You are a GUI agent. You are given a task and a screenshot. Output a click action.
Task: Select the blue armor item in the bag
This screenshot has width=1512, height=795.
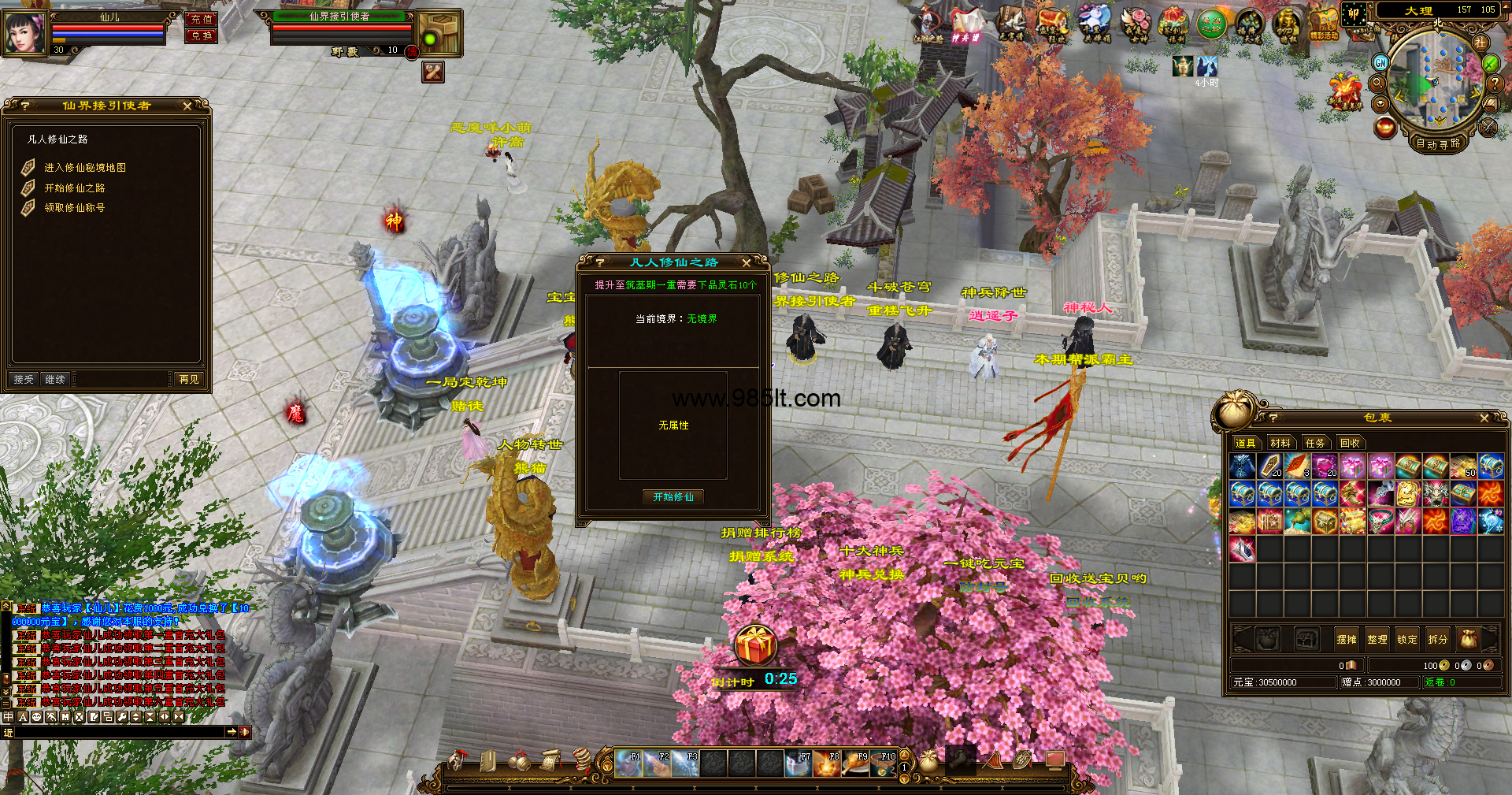[x=1242, y=467]
